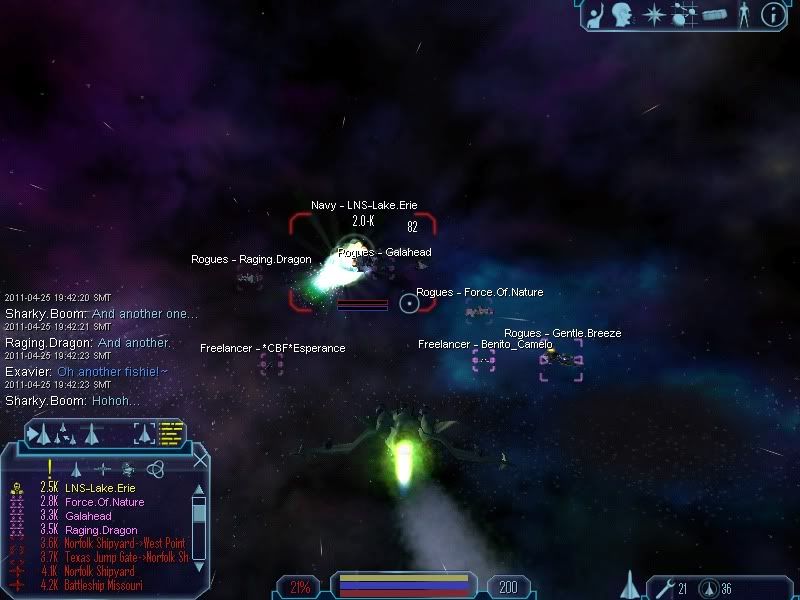Choose Raging.Dragon in the contact list
Image resolution: width=800 pixels, height=600 pixels.
point(101,530)
